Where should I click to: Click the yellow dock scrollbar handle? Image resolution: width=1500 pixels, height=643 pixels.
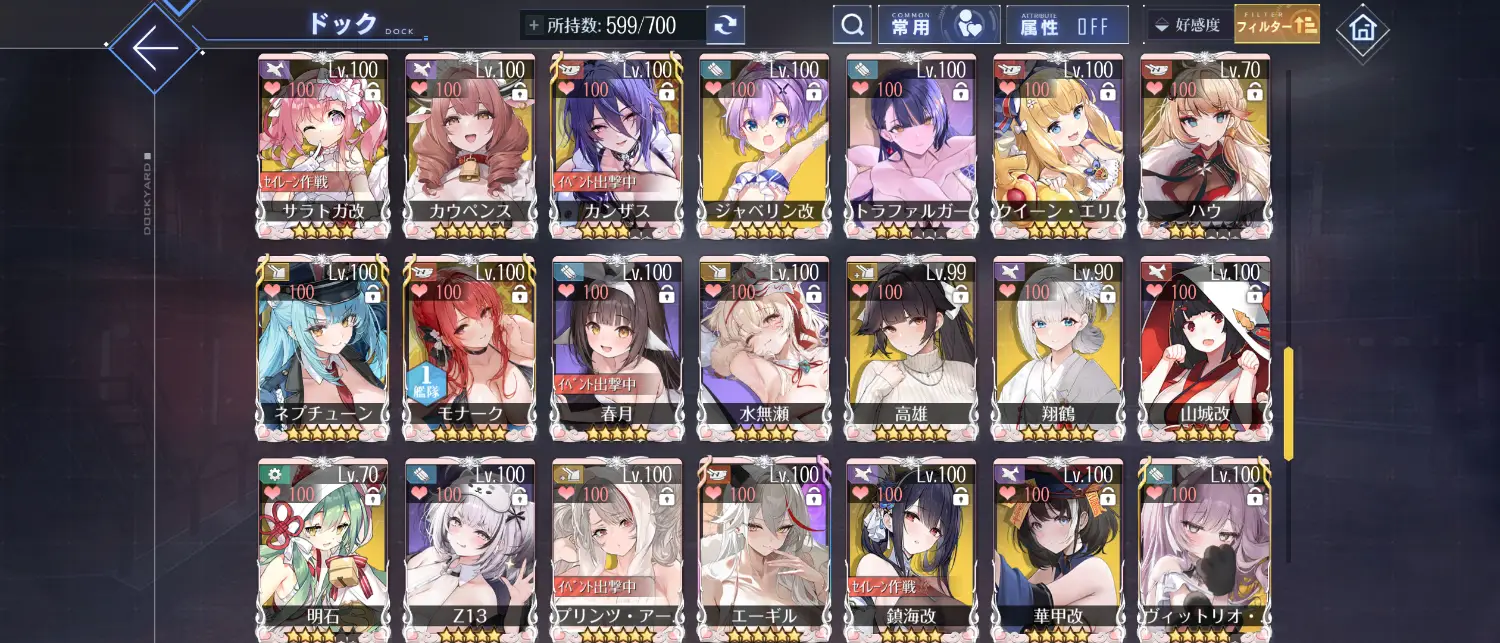tap(1288, 403)
